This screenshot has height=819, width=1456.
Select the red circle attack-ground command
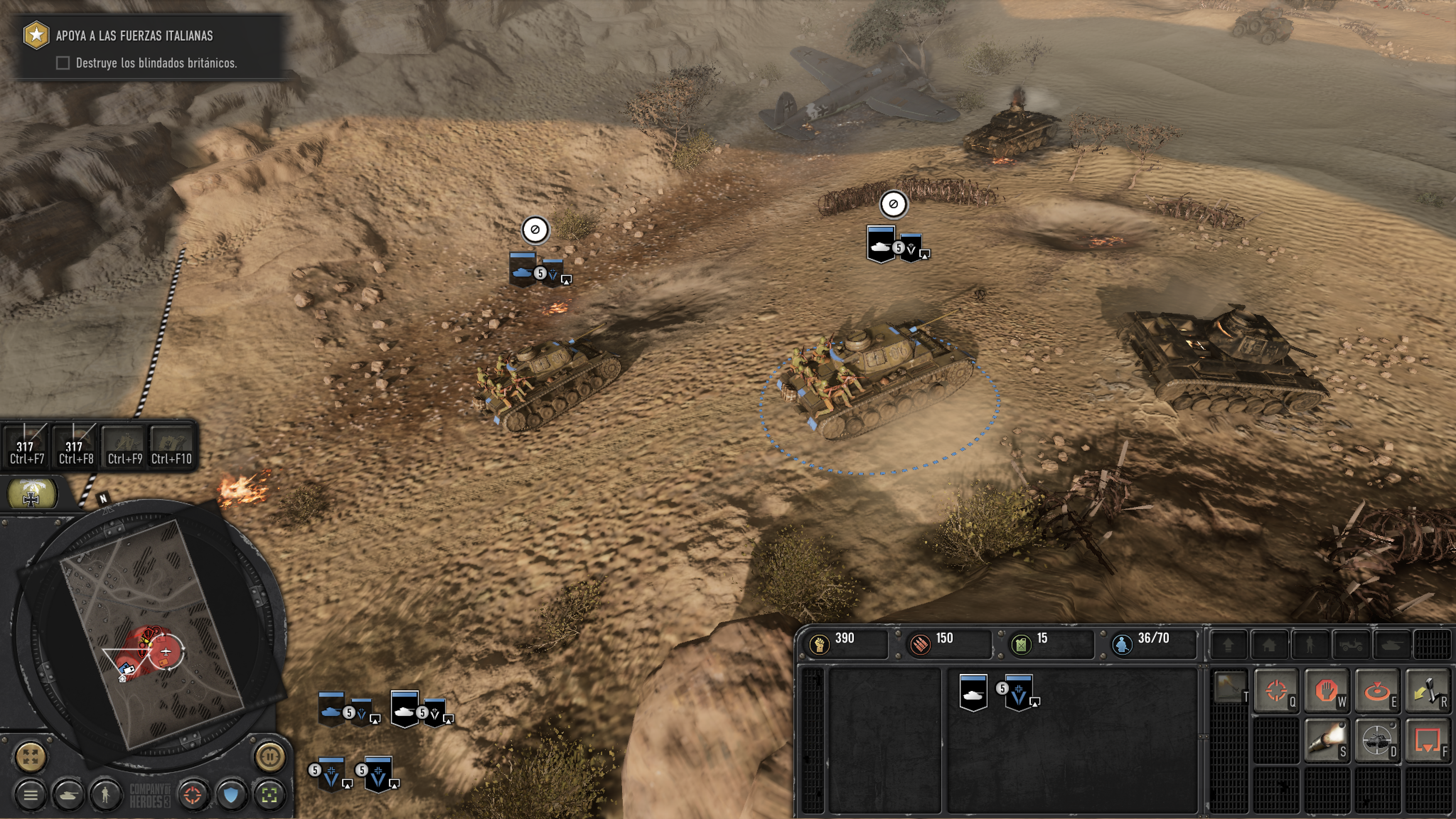[x=1376, y=691]
